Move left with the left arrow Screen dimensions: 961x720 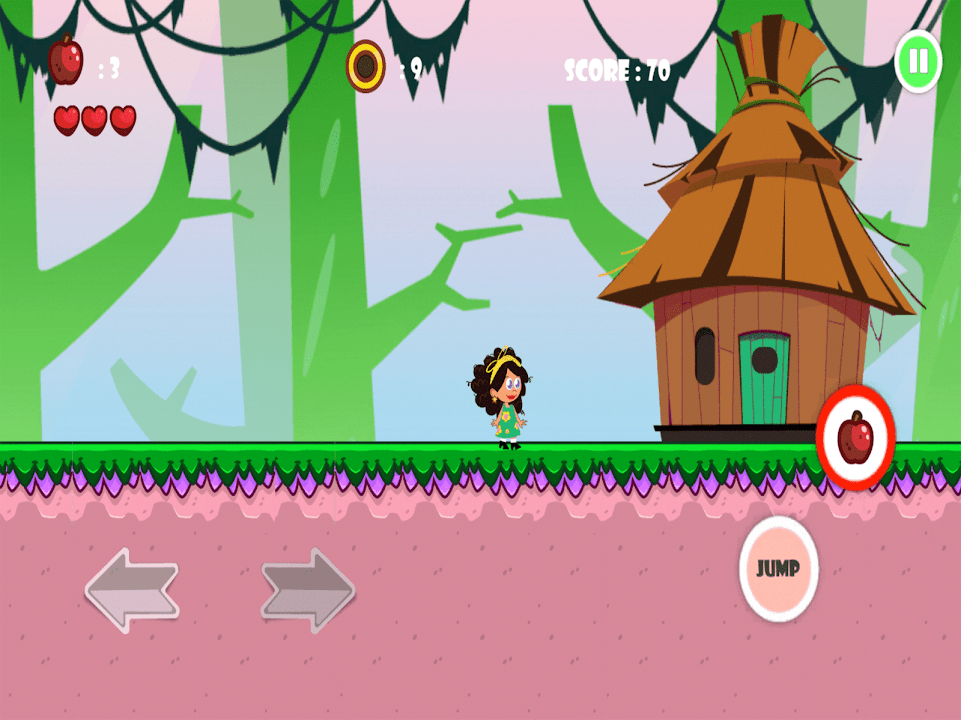pyautogui.click(x=132, y=590)
